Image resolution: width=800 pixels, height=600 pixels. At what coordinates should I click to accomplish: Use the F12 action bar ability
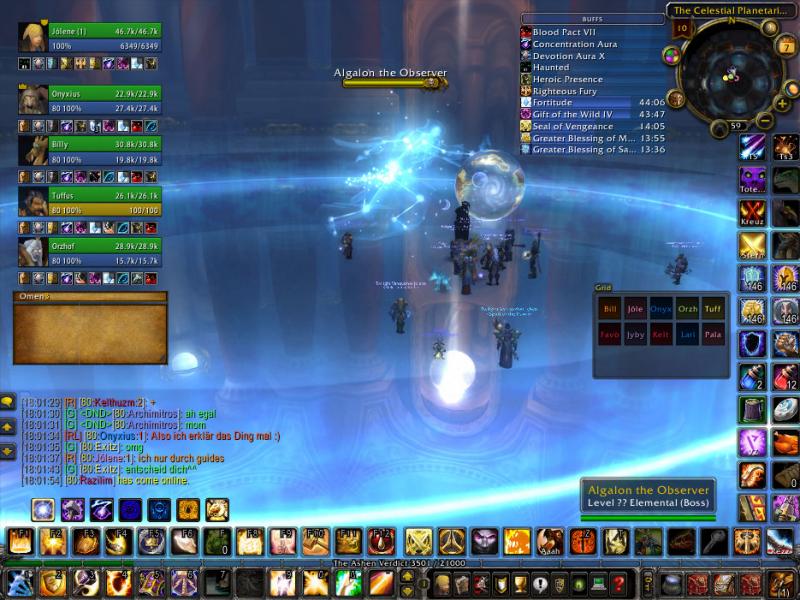[381, 542]
